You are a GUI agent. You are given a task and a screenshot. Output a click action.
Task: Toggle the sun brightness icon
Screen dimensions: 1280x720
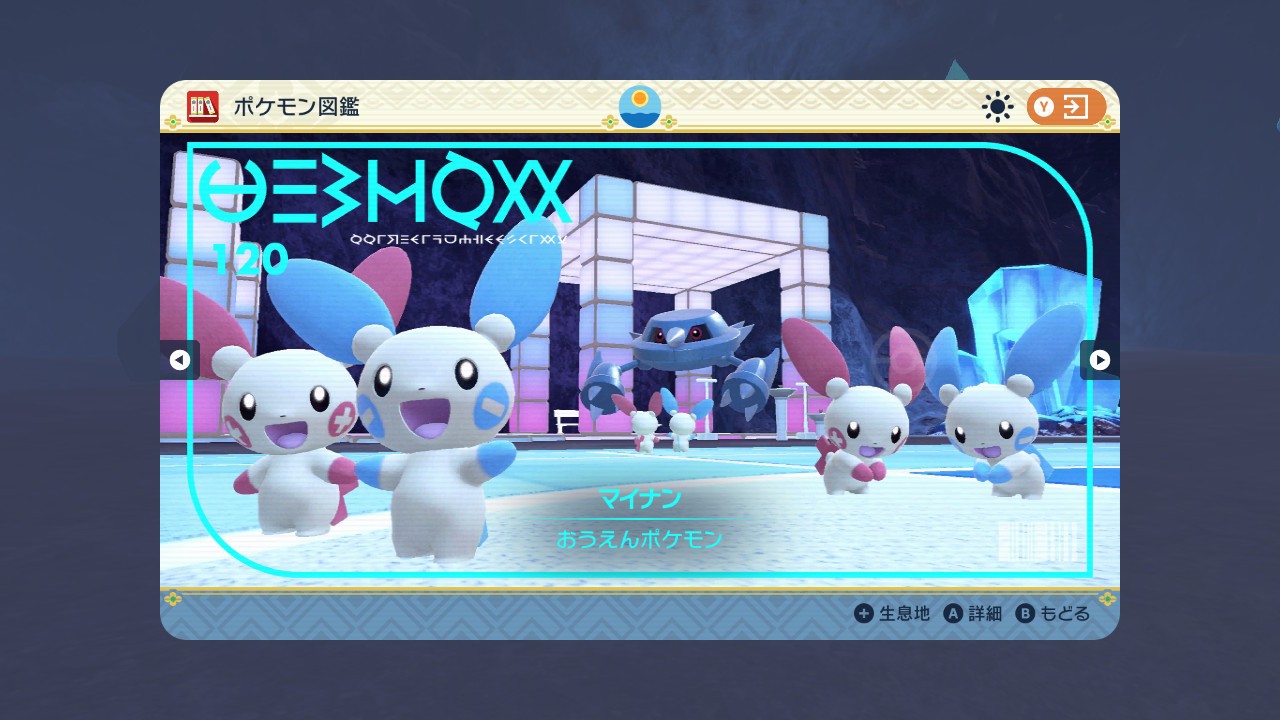[997, 107]
